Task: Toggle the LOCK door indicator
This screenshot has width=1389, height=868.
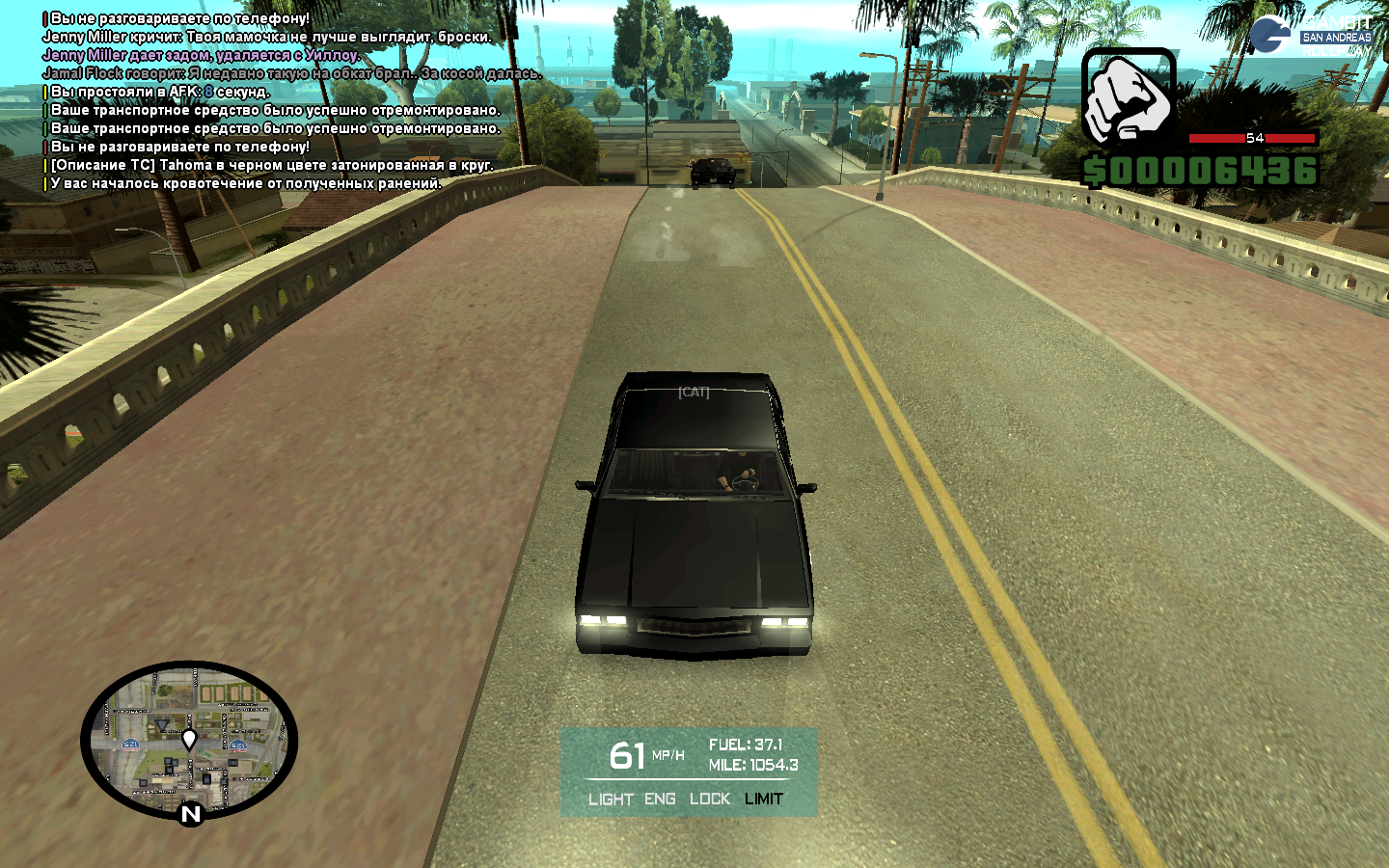Action: (710, 800)
